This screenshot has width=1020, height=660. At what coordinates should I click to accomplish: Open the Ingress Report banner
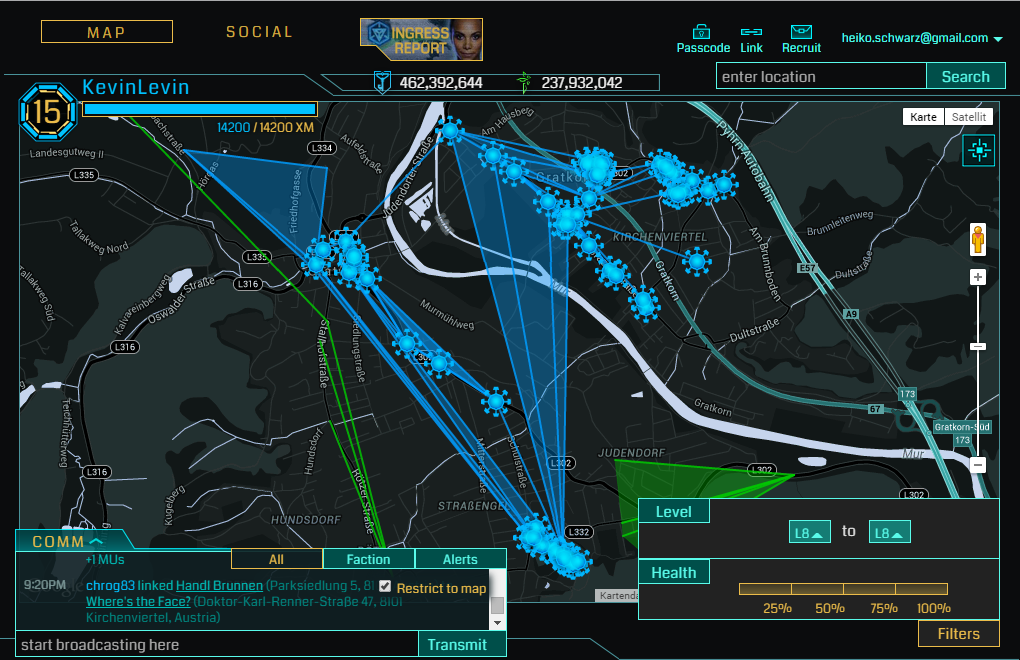coord(421,39)
